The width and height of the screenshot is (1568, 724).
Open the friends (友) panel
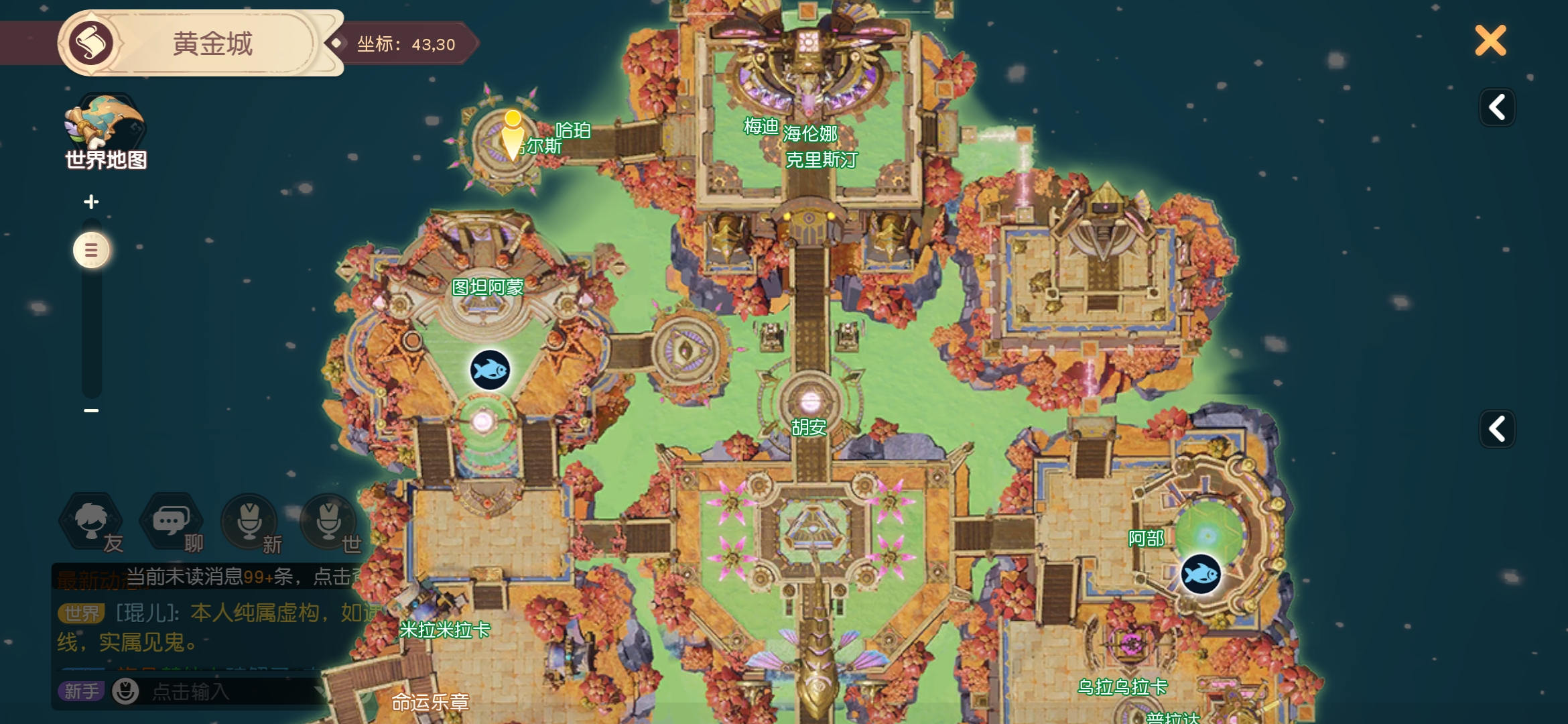92,522
